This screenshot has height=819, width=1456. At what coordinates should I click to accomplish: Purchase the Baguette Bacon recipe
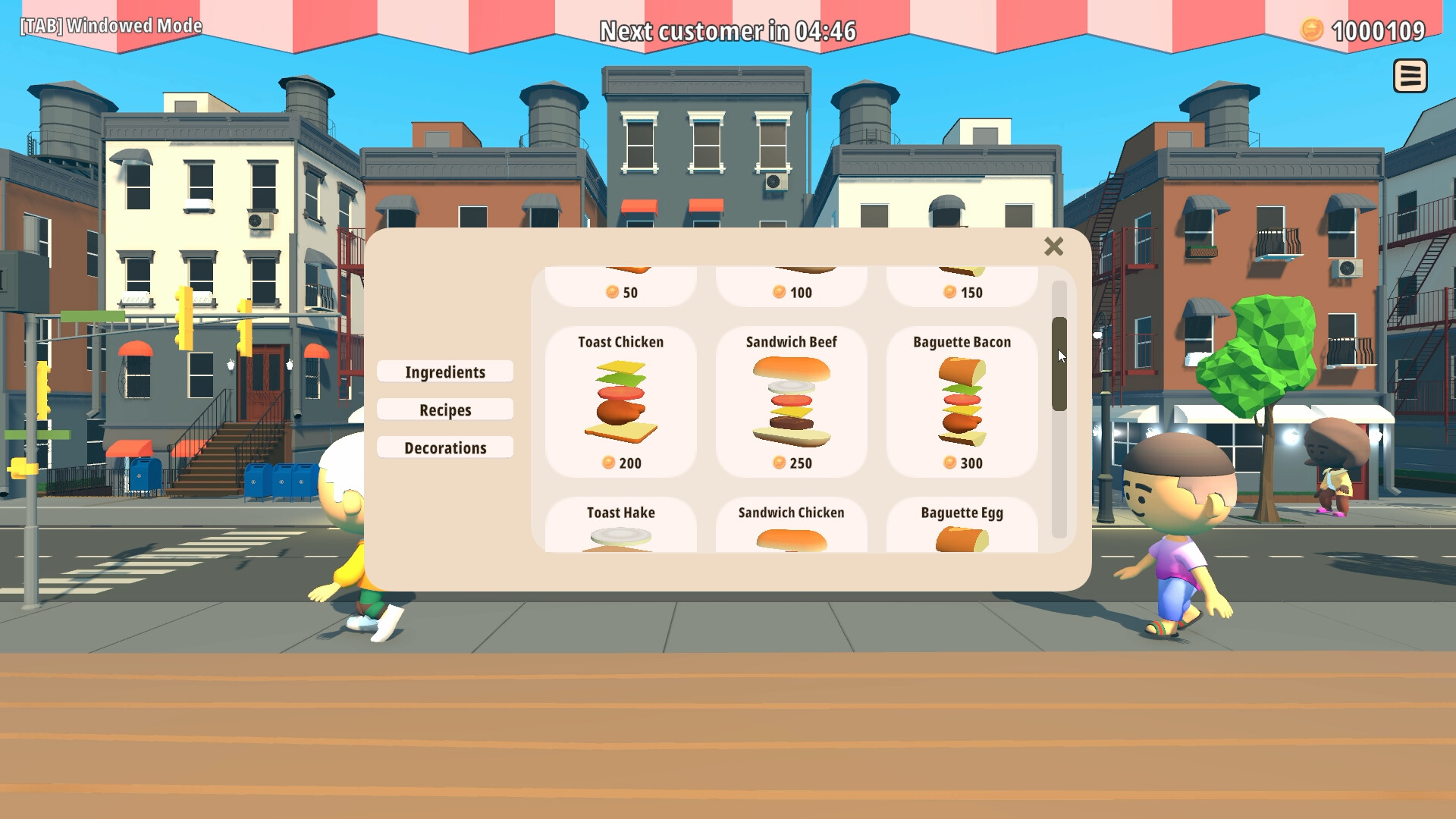[x=961, y=463]
